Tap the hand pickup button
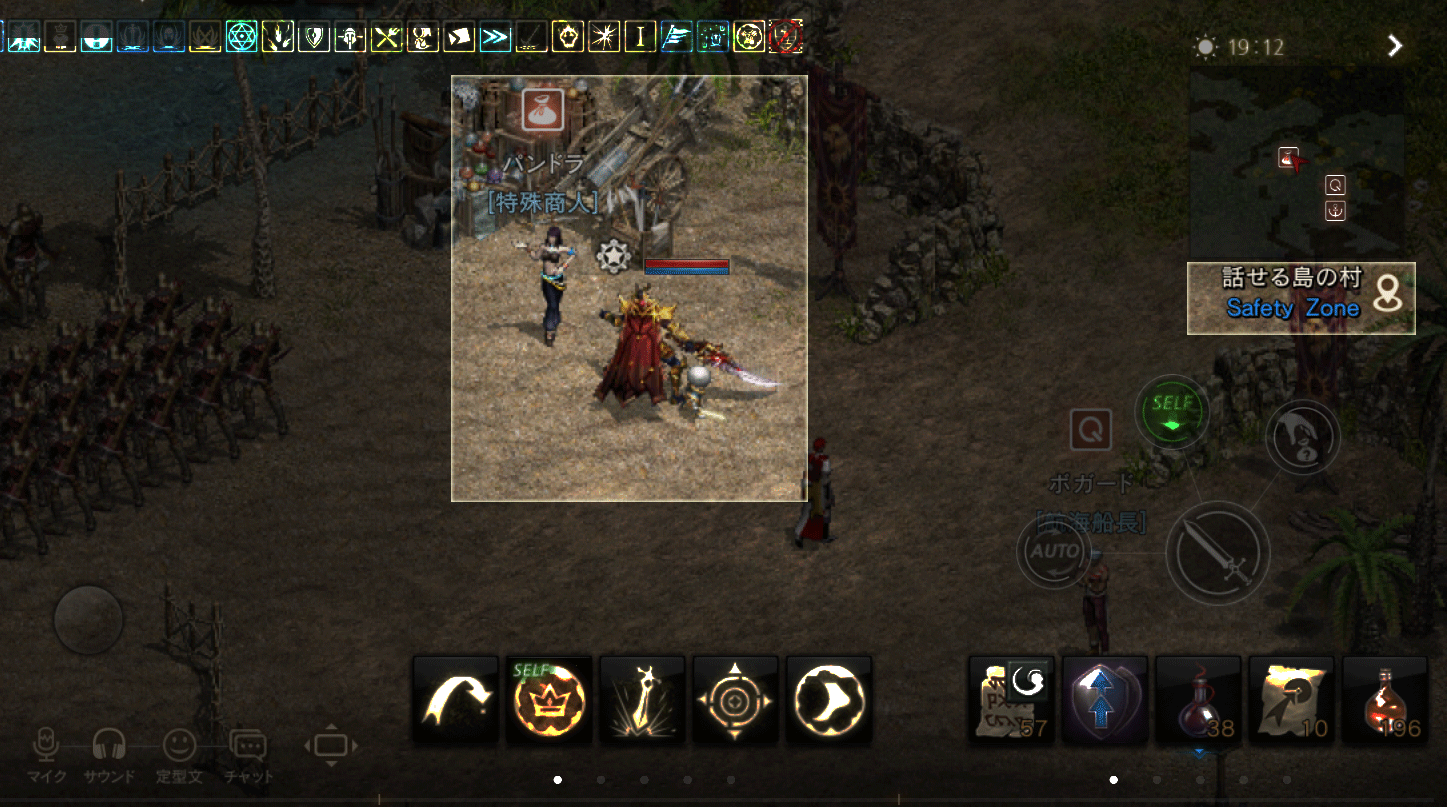The height and width of the screenshot is (807, 1447). coord(1303,436)
